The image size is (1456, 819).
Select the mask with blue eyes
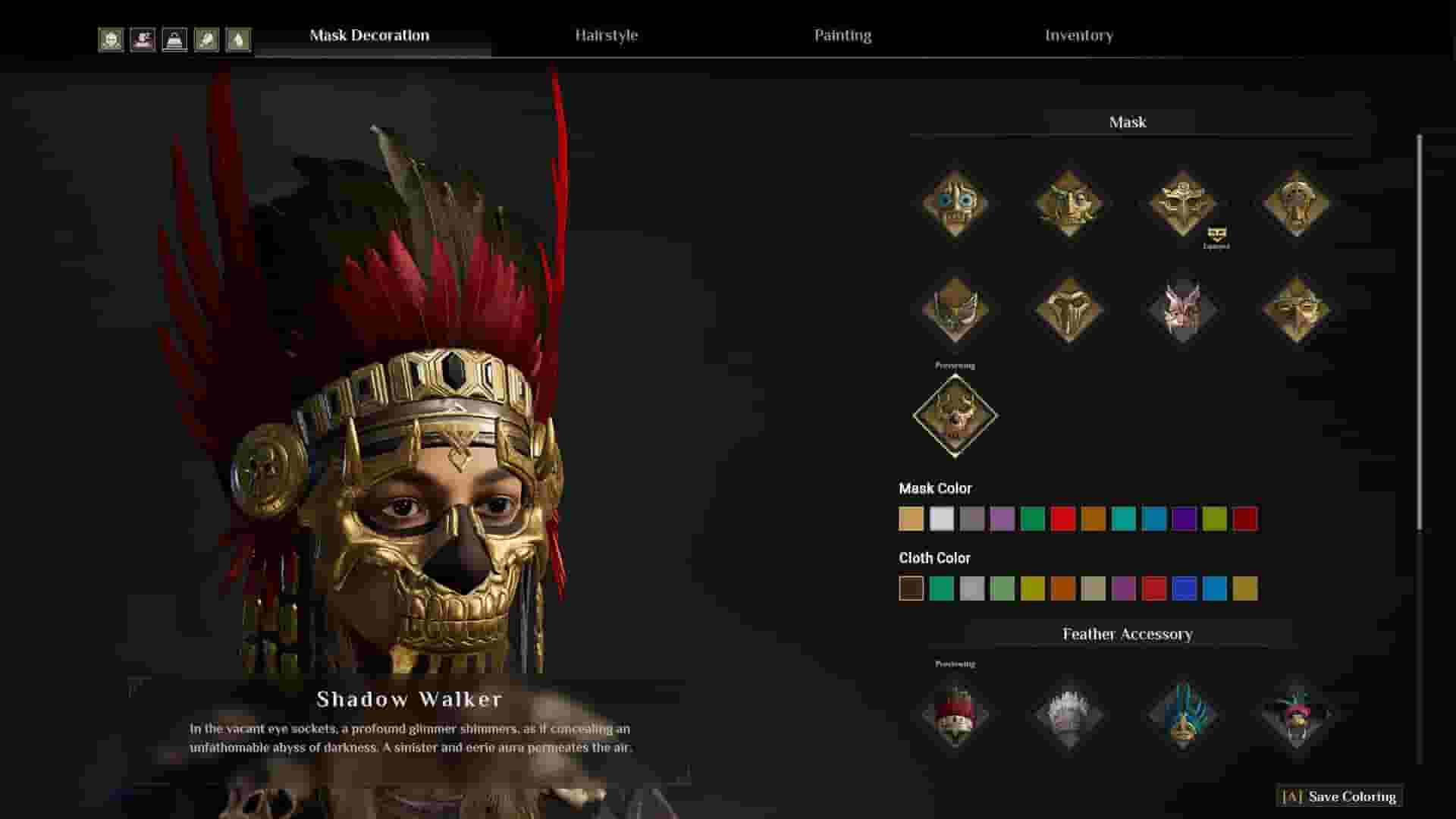955,201
